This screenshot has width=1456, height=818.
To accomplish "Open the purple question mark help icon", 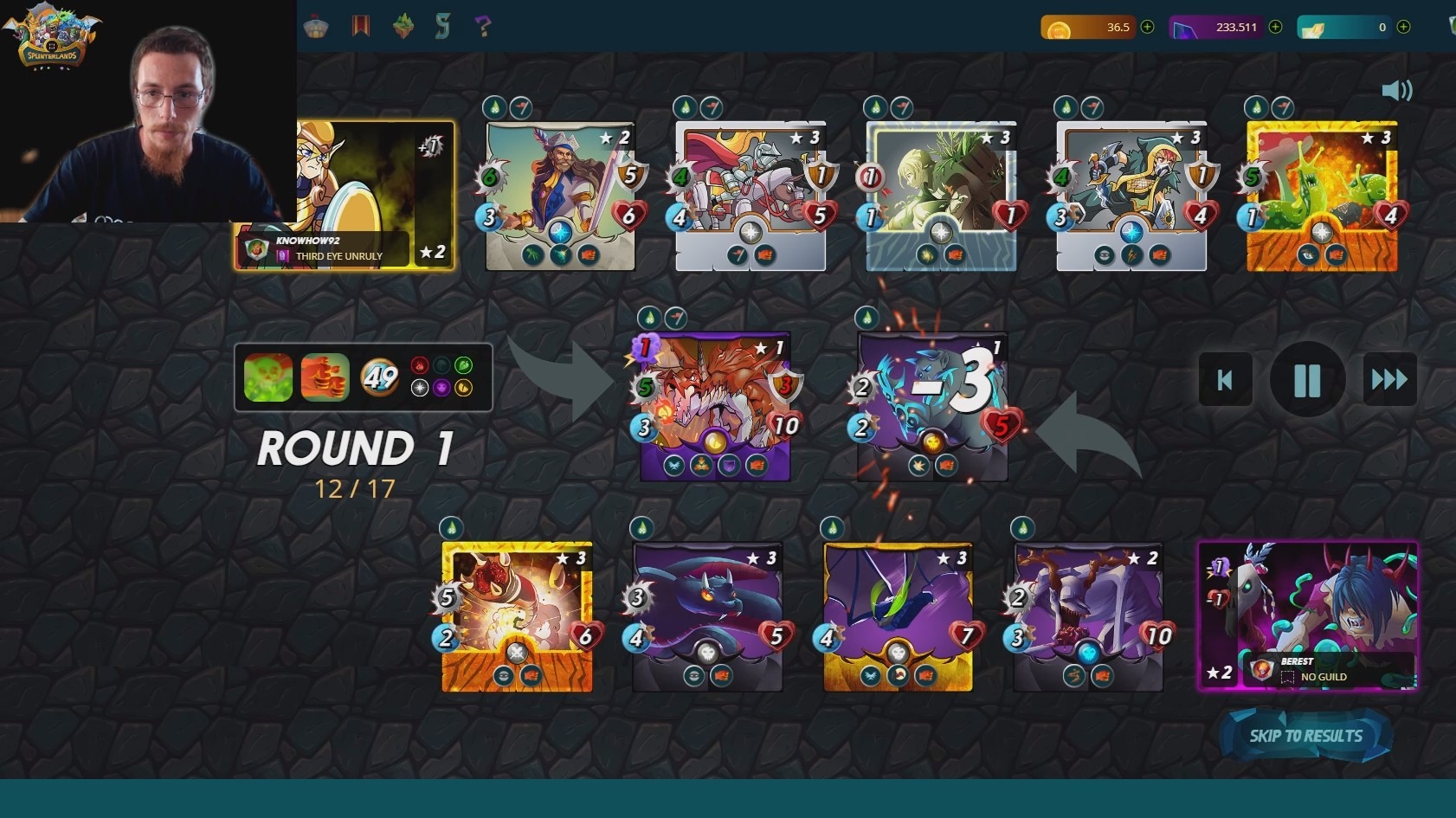I will coord(482,27).
